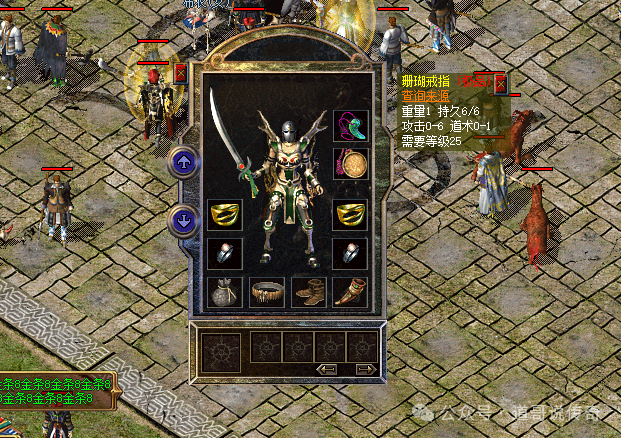Select the round bronze medal slot

[x=350, y=163]
